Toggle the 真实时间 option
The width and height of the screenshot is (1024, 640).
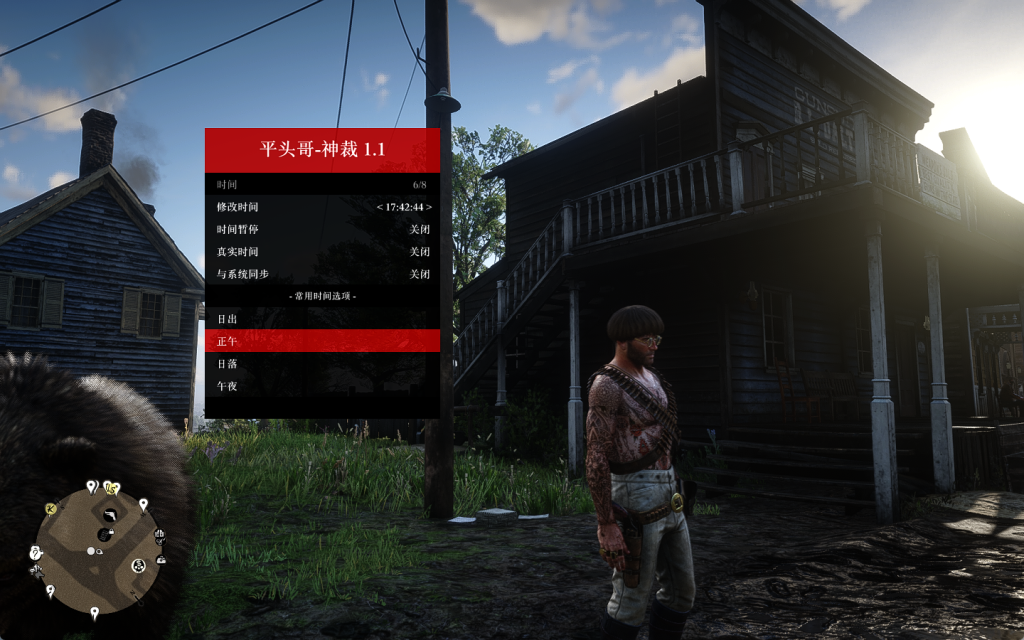[x=322, y=252]
